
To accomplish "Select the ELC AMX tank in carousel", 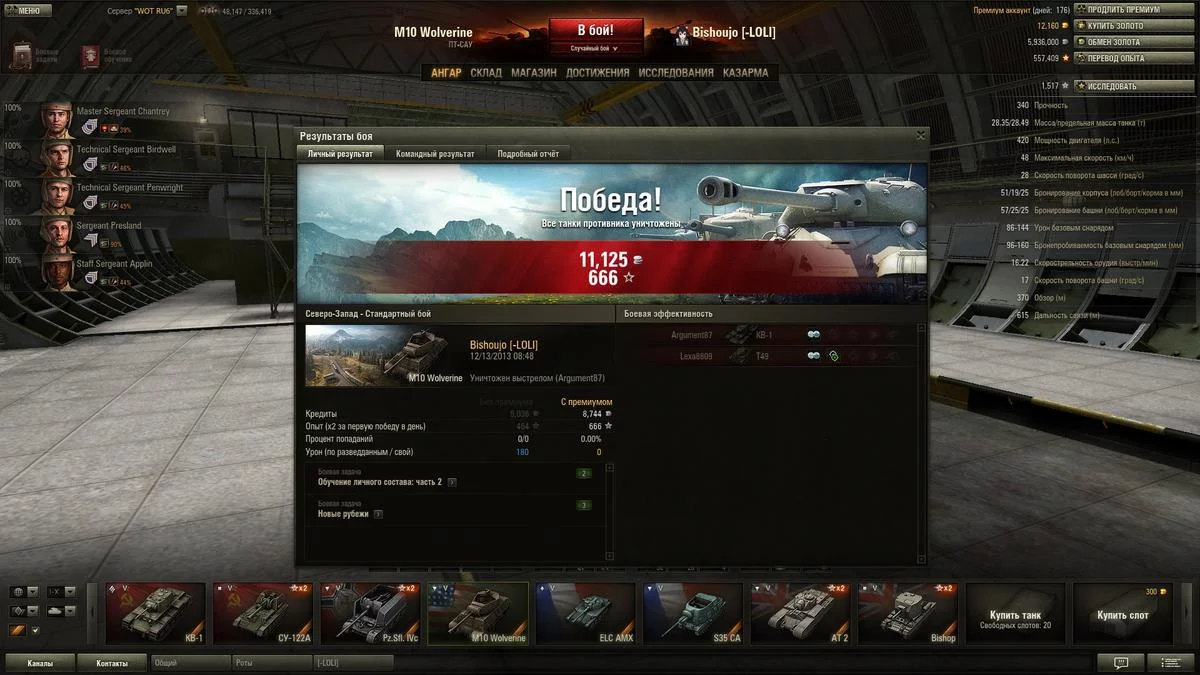I will click(585, 613).
